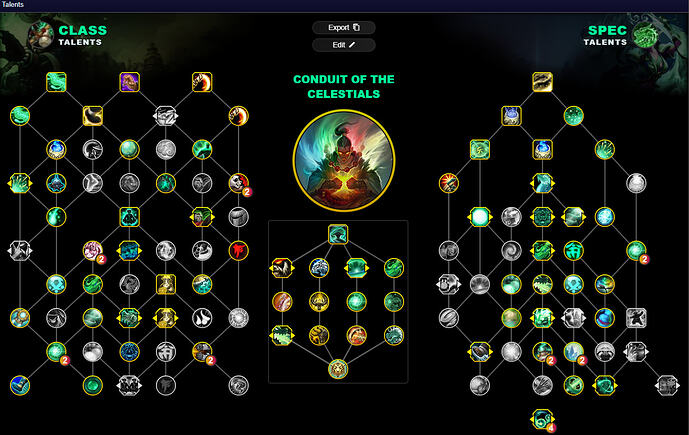Choose the golden tiger-face hero talent node
689x435 pixels.
click(x=338, y=369)
